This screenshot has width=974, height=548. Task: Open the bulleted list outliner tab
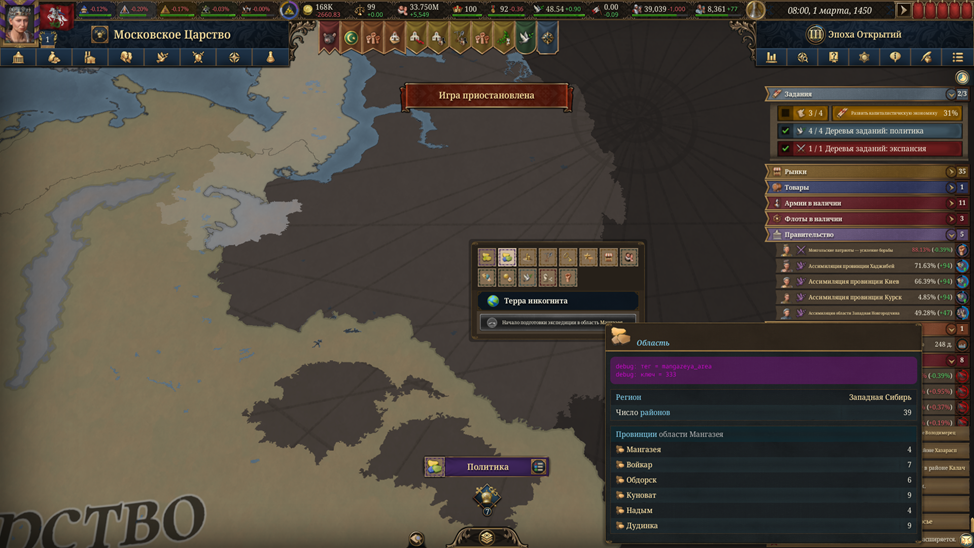[x=957, y=58]
